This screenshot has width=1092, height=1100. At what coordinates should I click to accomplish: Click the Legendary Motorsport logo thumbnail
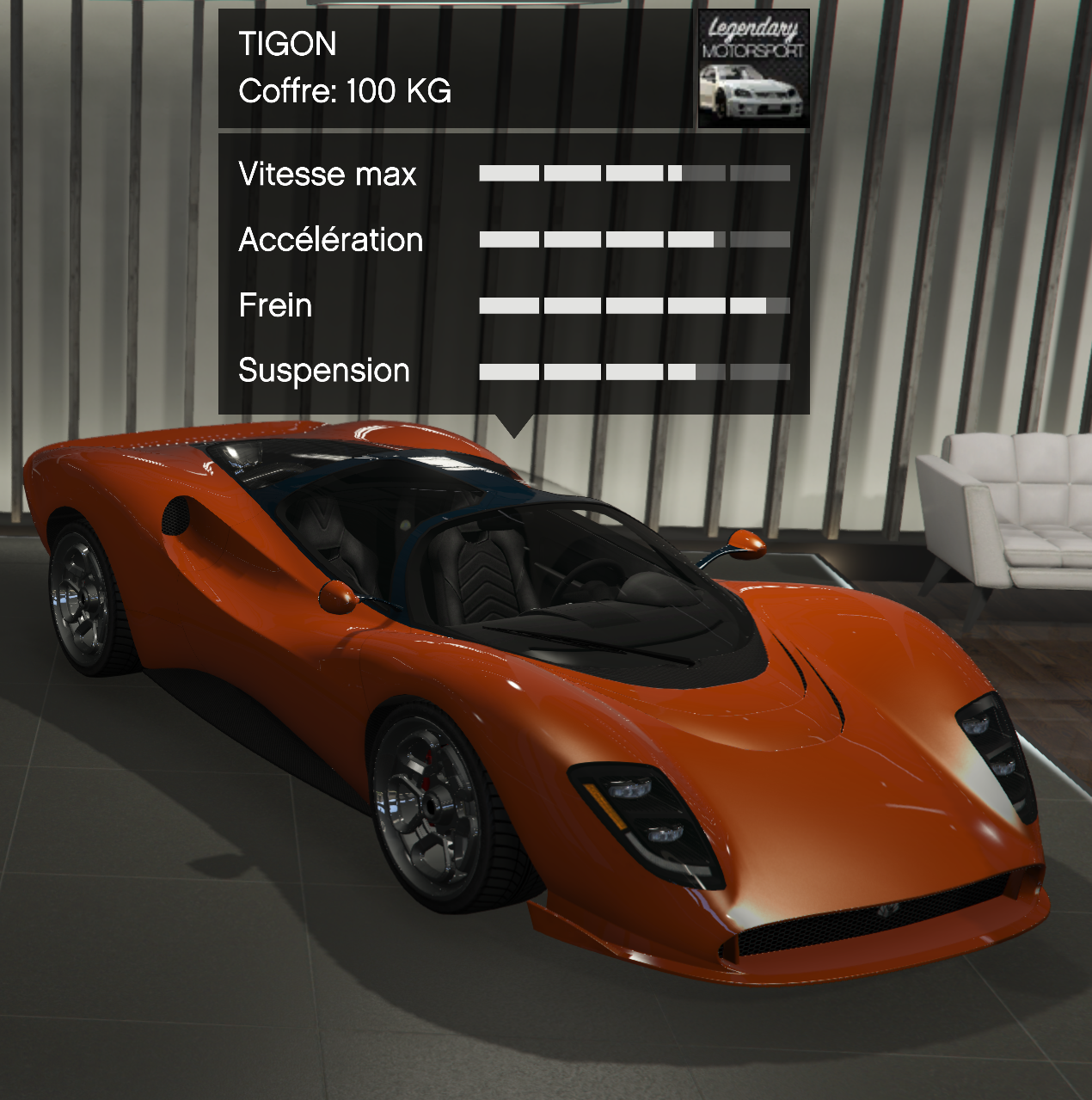click(x=752, y=69)
